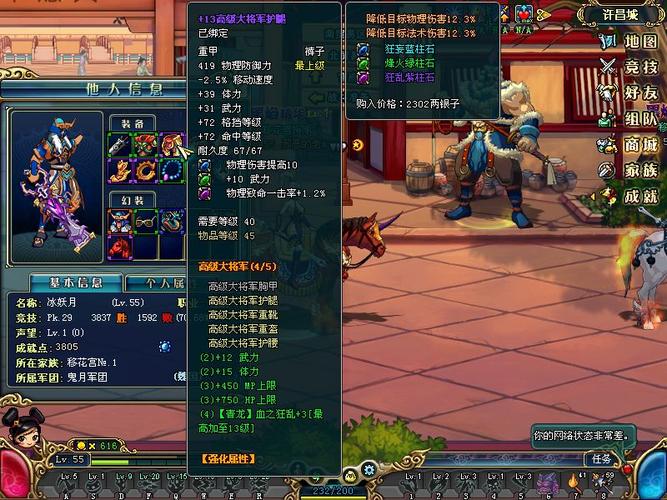Open the 商城 shop
Image resolution: width=667 pixels, height=500 pixels.
point(630,145)
